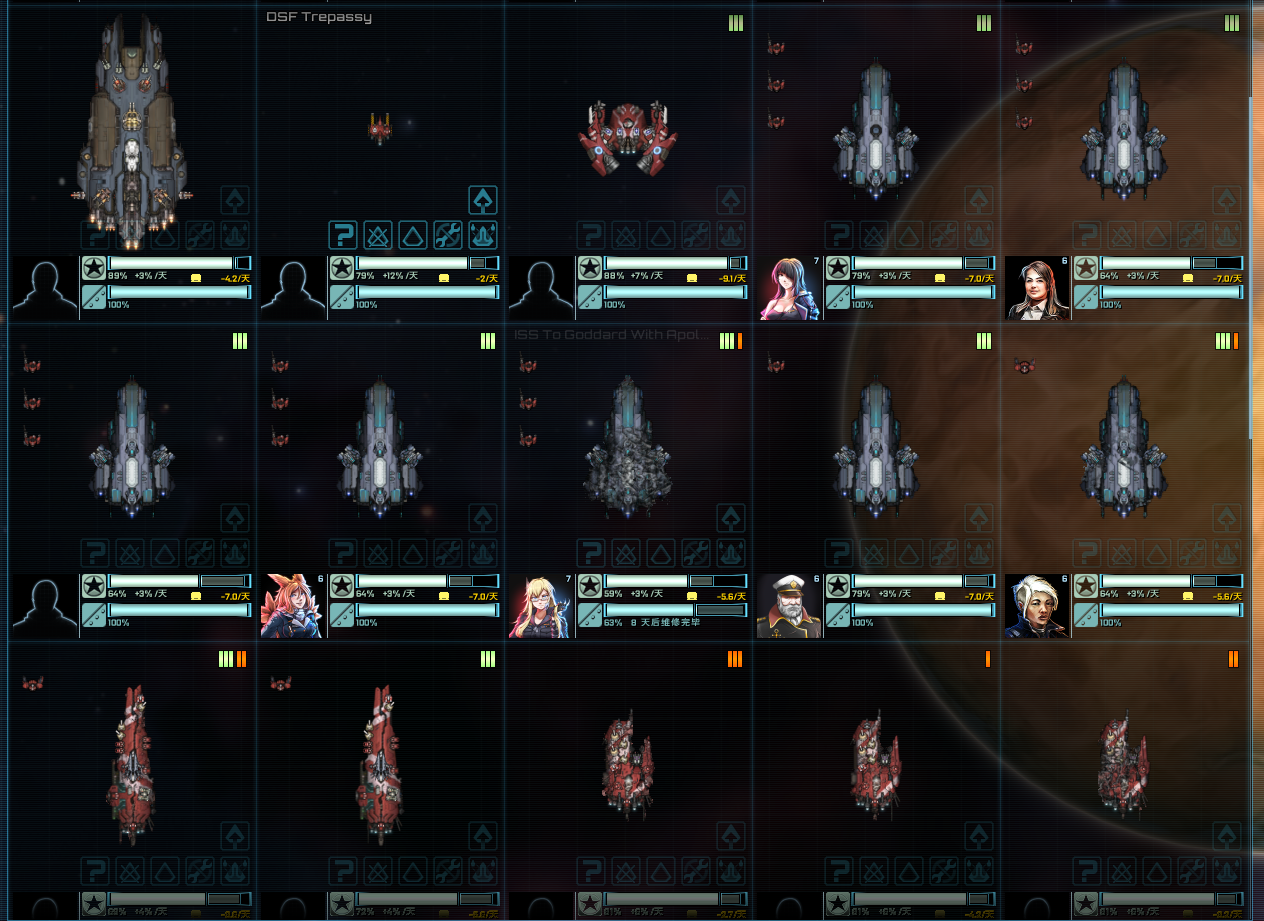Open the brown-haired uniformed officer portrait

pos(1038,288)
